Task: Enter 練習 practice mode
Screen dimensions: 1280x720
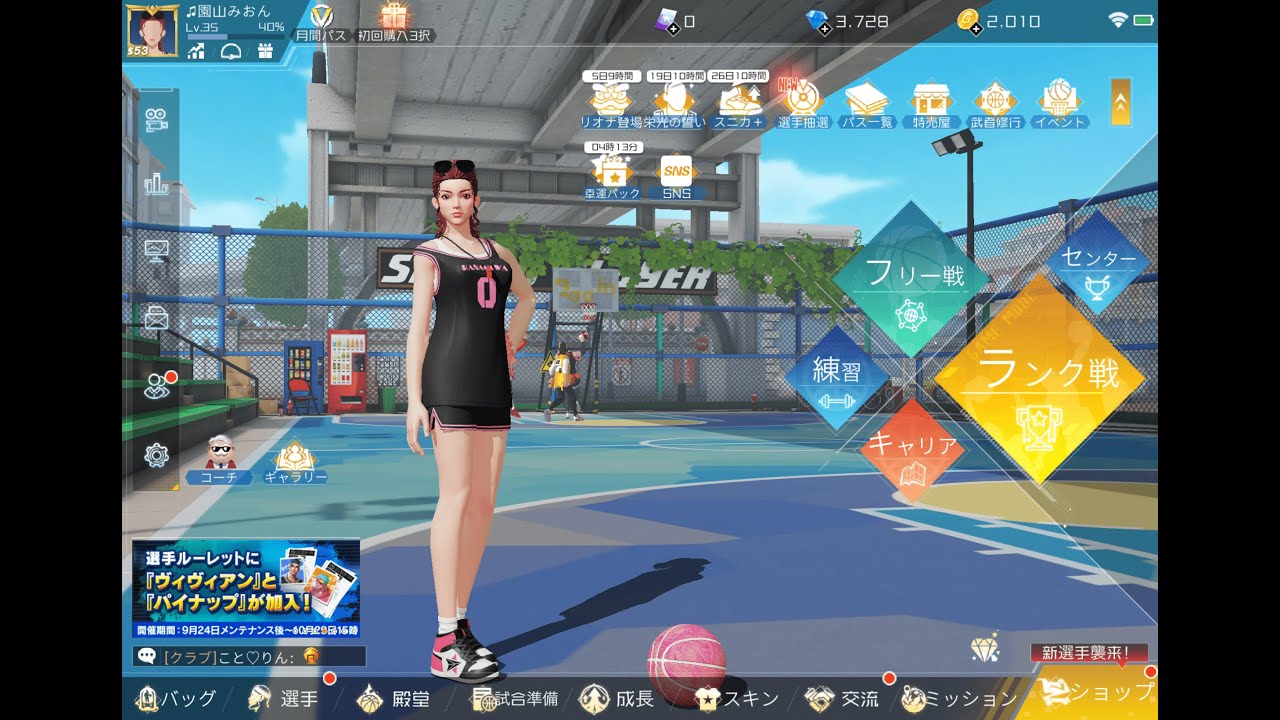Action: pyautogui.click(x=836, y=378)
